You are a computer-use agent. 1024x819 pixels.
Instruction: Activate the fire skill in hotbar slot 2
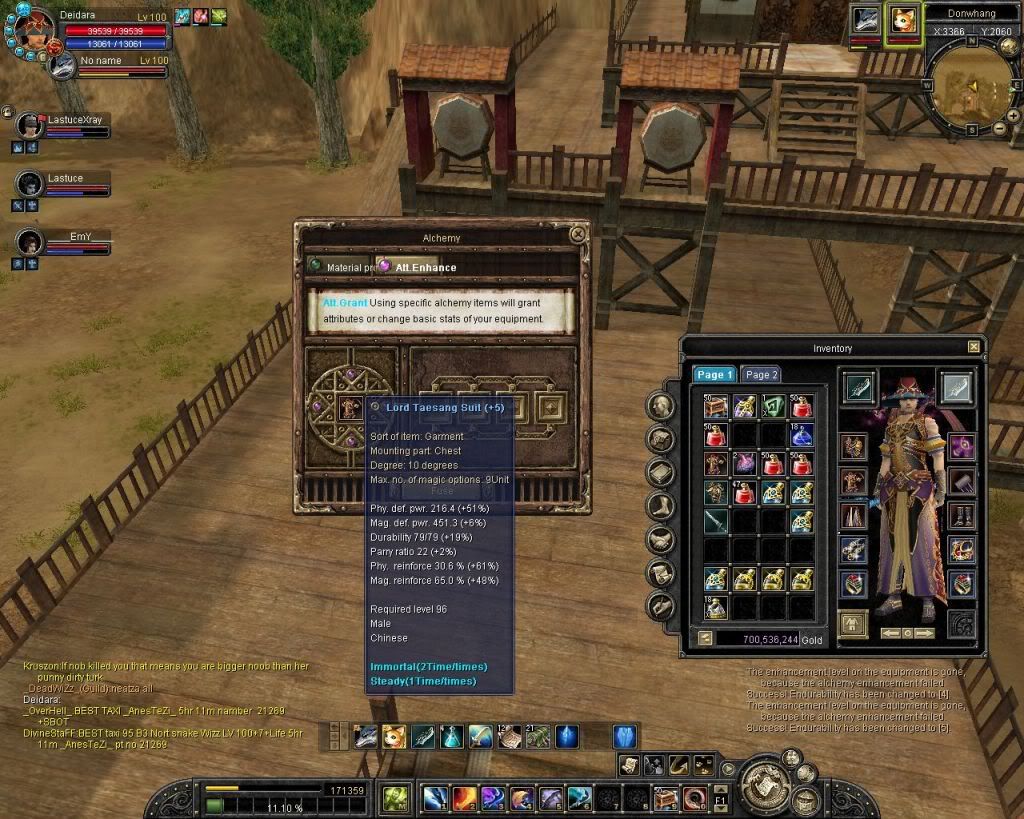tap(464, 798)
